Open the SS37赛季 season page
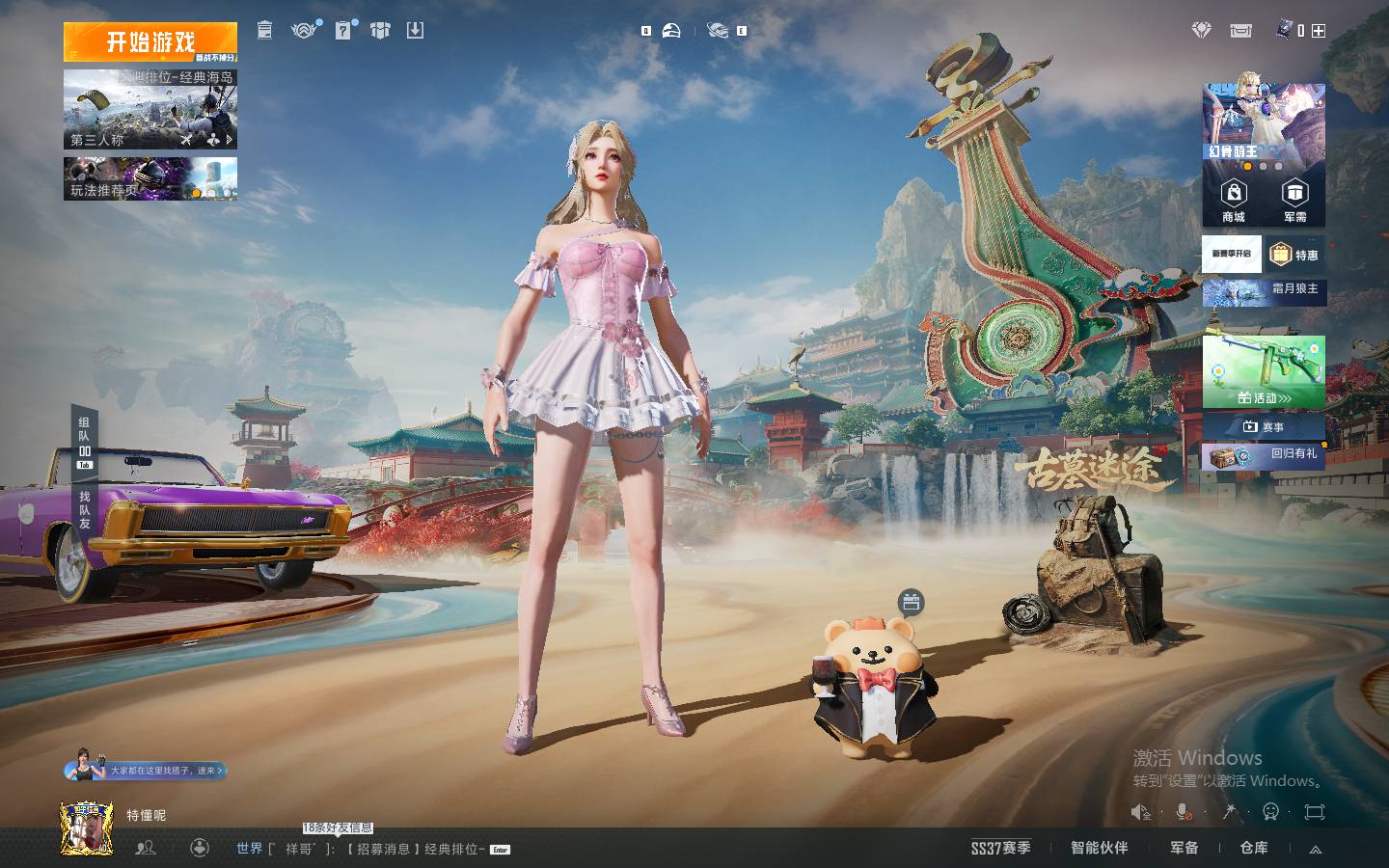1389x868 pixels. (x=1000, y=848)
